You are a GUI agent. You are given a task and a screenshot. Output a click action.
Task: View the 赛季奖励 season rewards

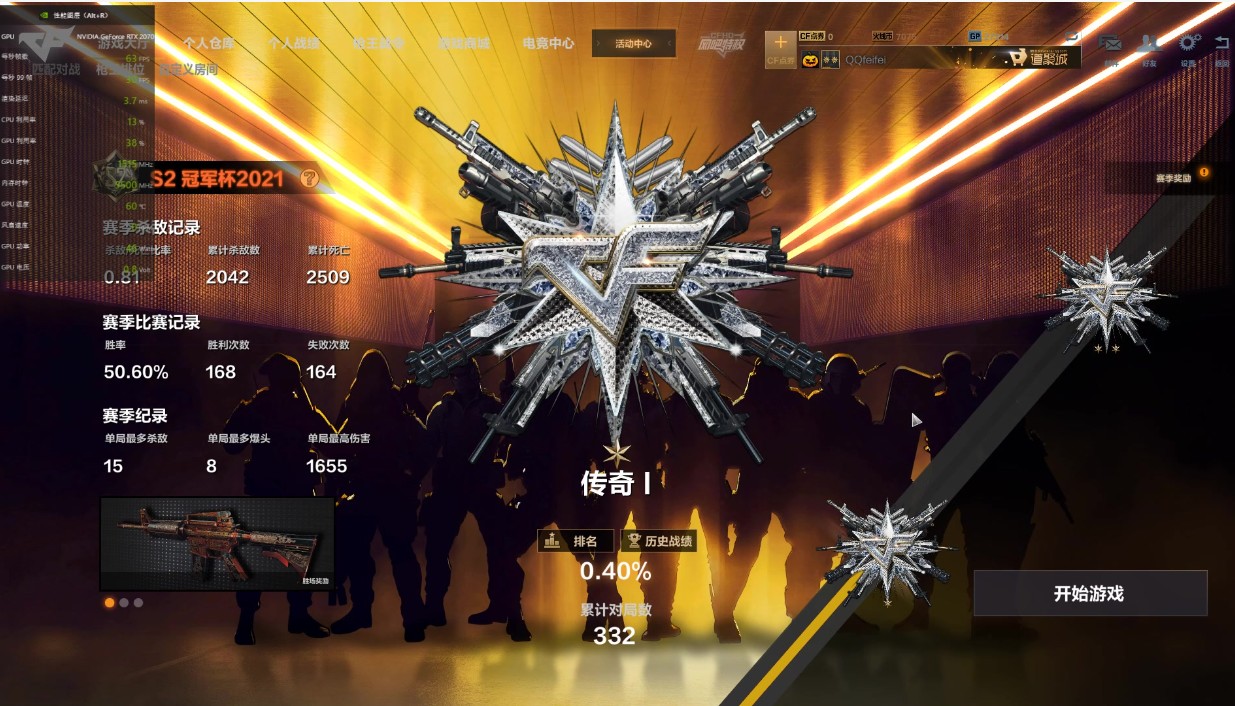point(1174,178)
